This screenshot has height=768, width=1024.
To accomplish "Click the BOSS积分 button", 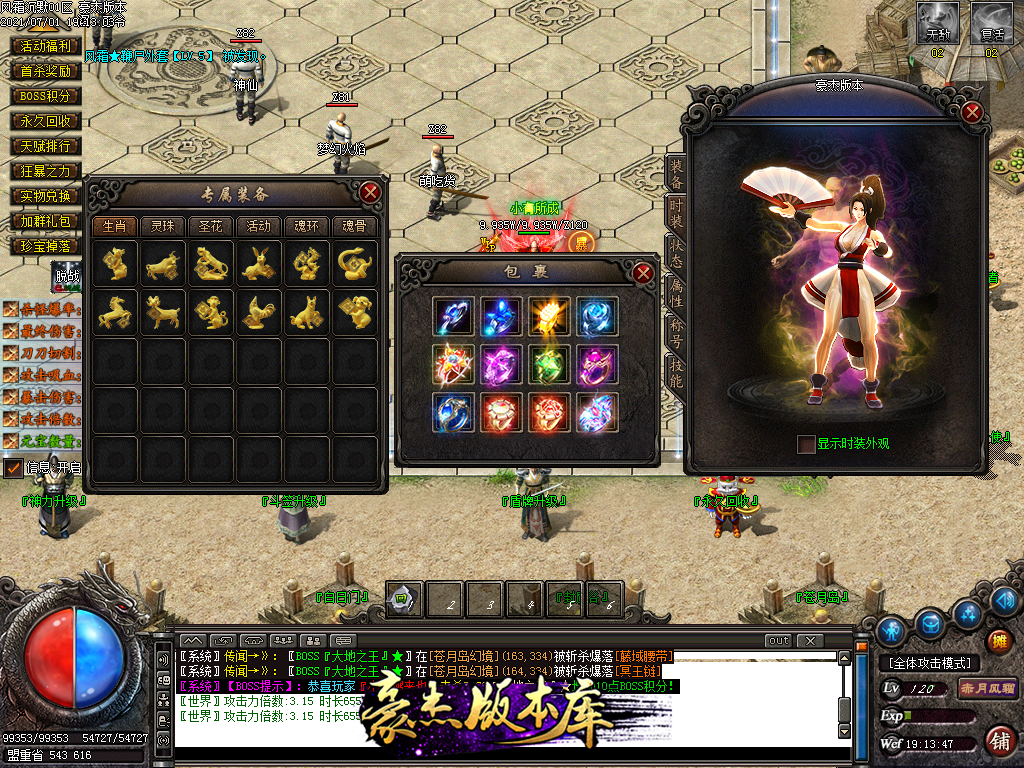I will [45, 96].
